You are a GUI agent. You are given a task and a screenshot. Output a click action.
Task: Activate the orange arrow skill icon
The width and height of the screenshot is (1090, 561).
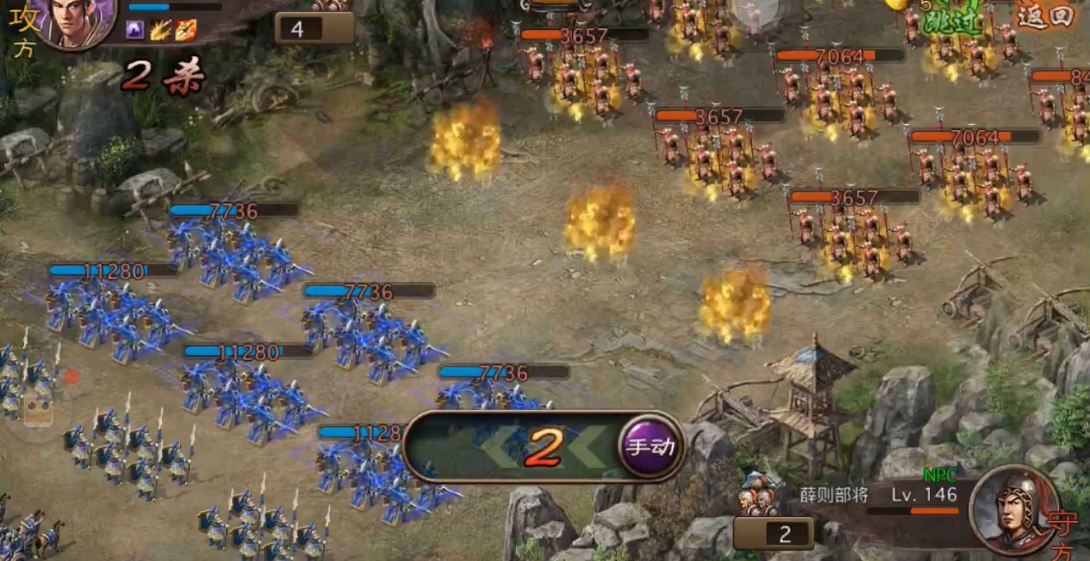click(186, 30)
